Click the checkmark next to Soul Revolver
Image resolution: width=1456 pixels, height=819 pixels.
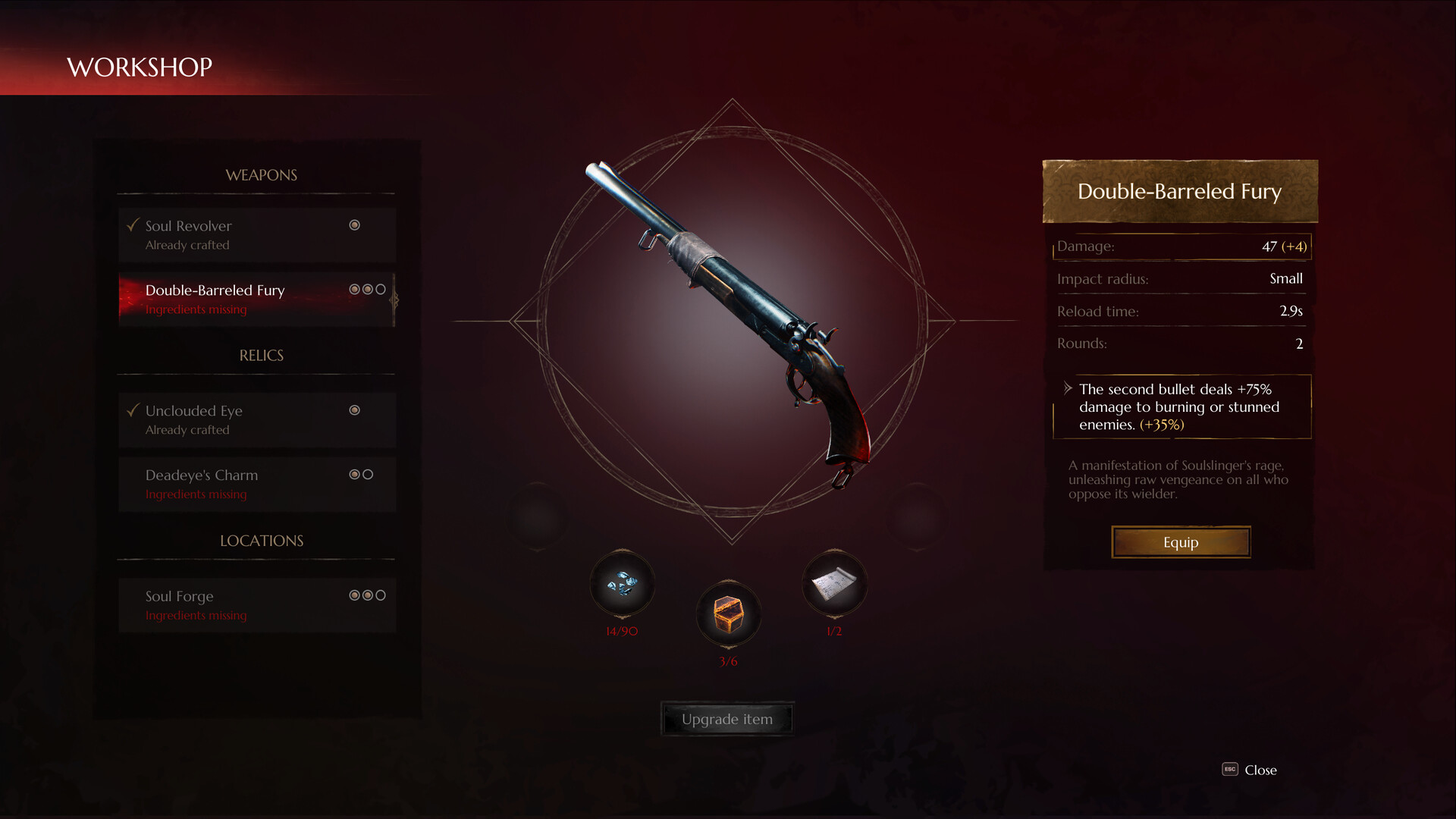tap(133, 224)
